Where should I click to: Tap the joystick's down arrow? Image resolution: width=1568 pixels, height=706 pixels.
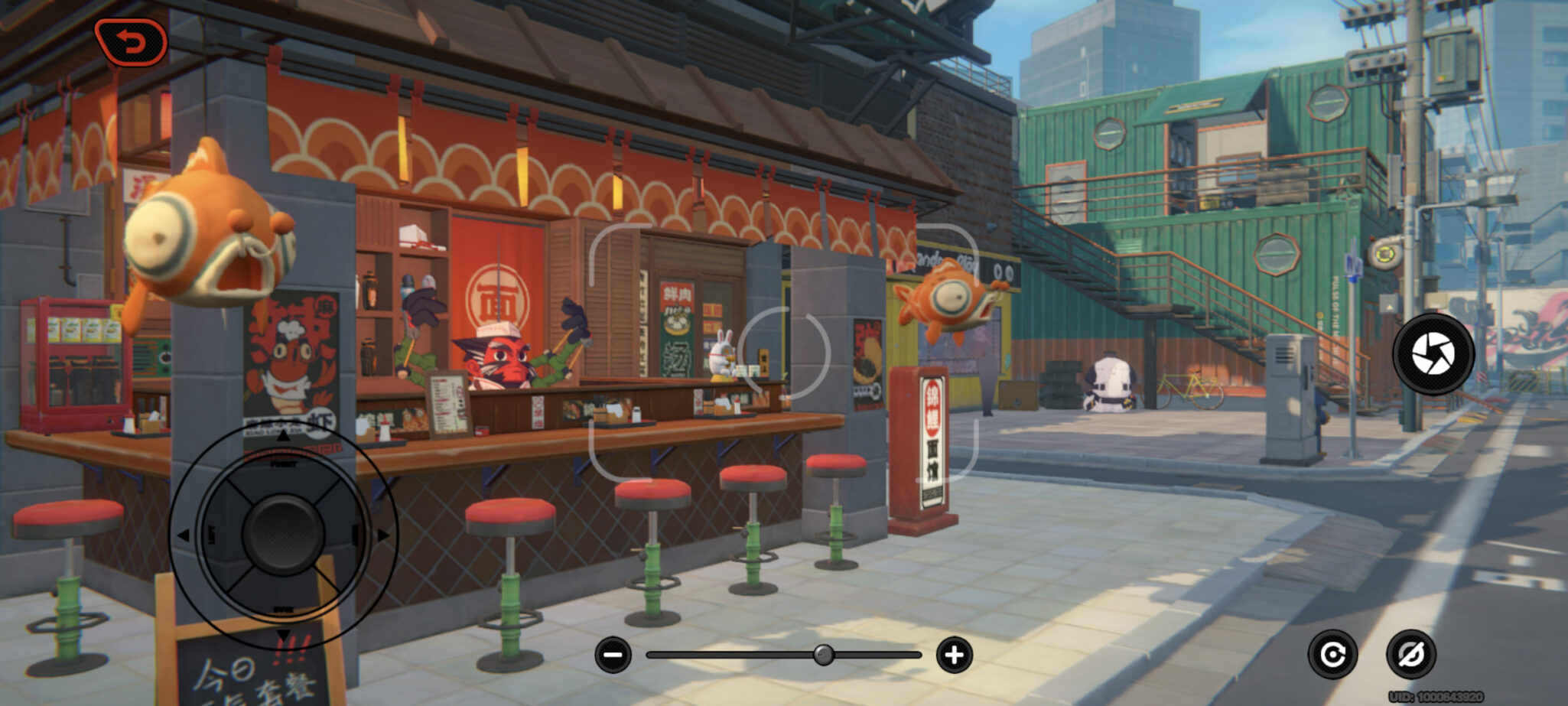tap(283, 634)
